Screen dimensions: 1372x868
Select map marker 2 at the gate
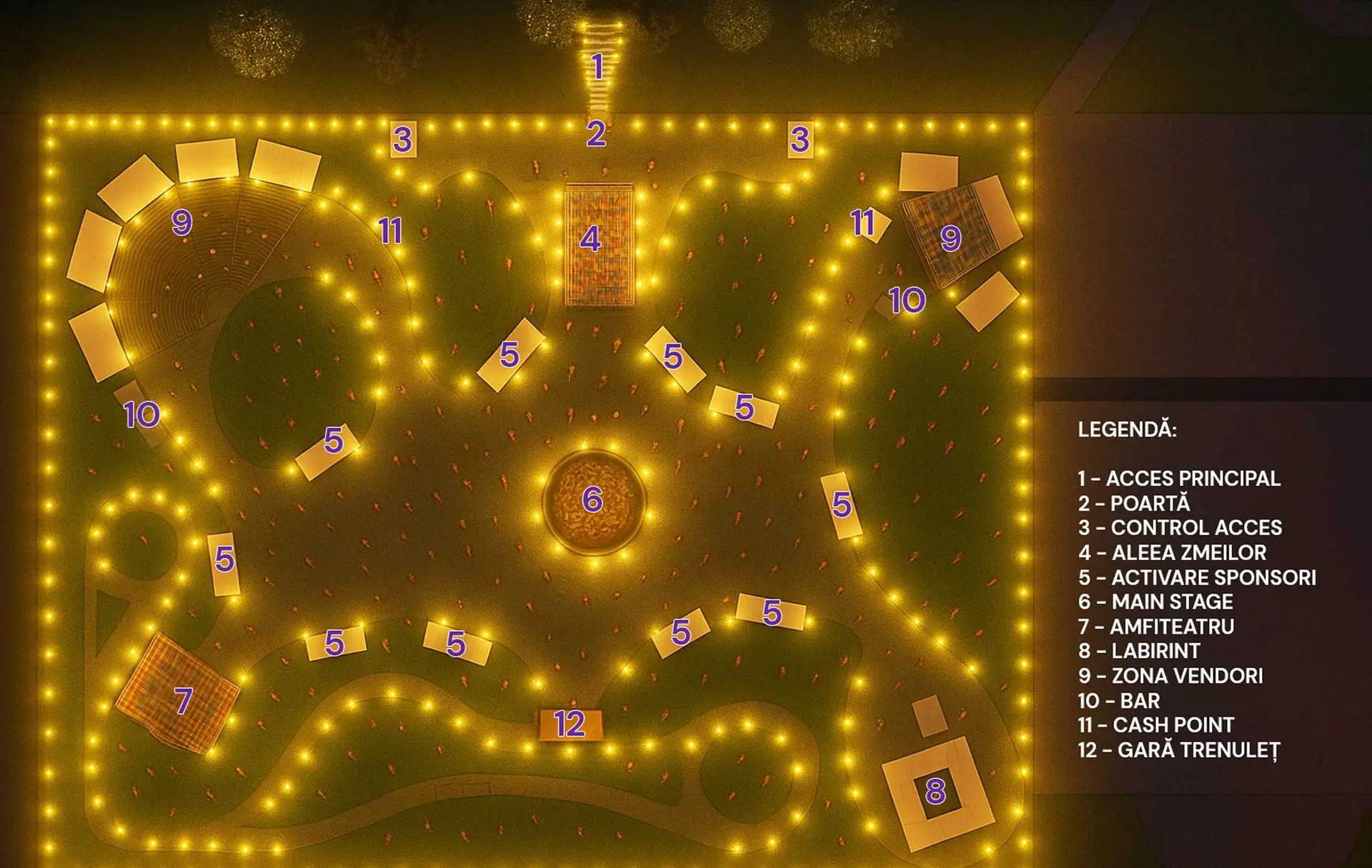pos(596,134)
